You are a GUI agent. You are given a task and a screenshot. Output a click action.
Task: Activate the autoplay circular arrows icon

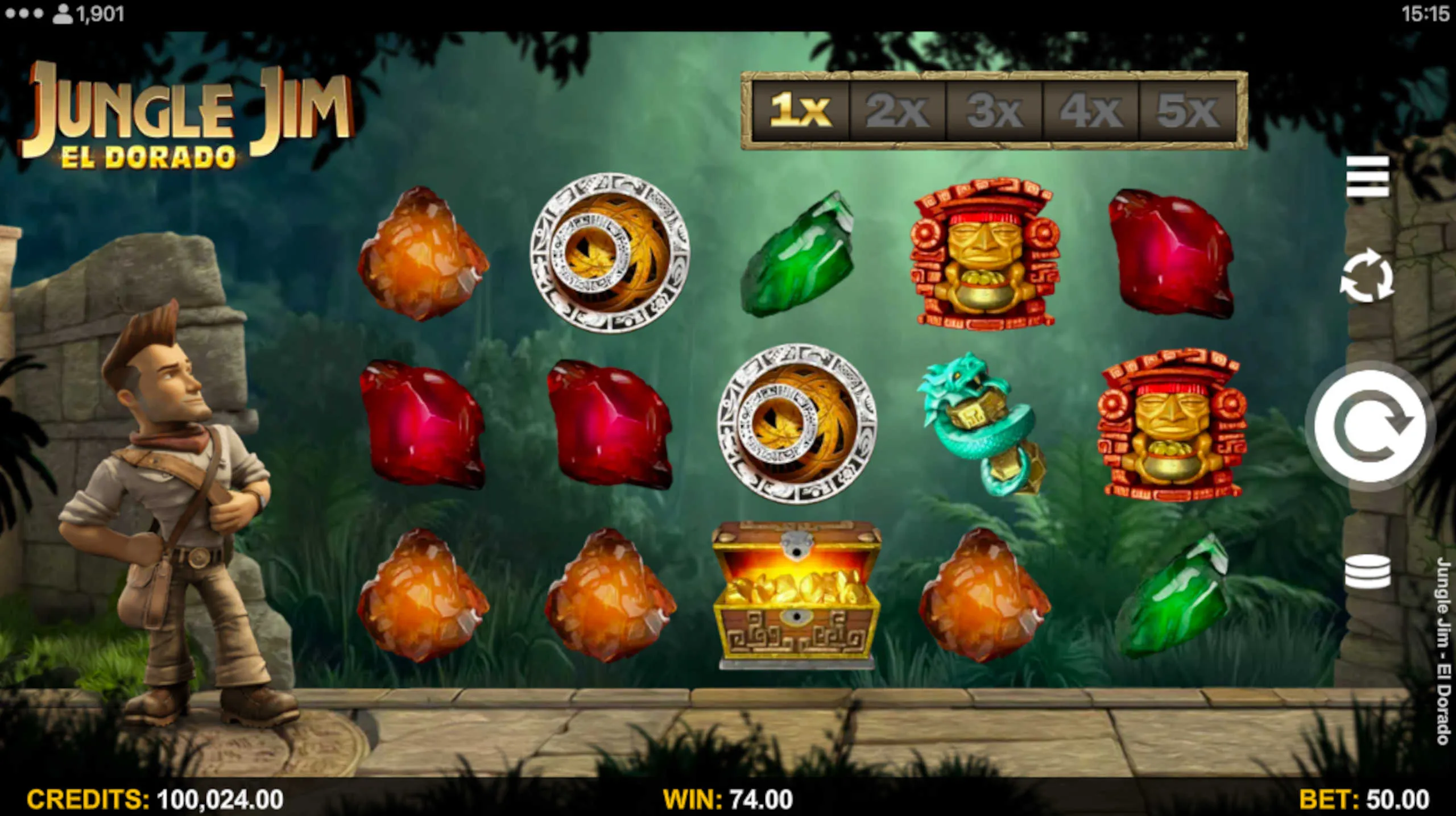[x=1367, y=278]
